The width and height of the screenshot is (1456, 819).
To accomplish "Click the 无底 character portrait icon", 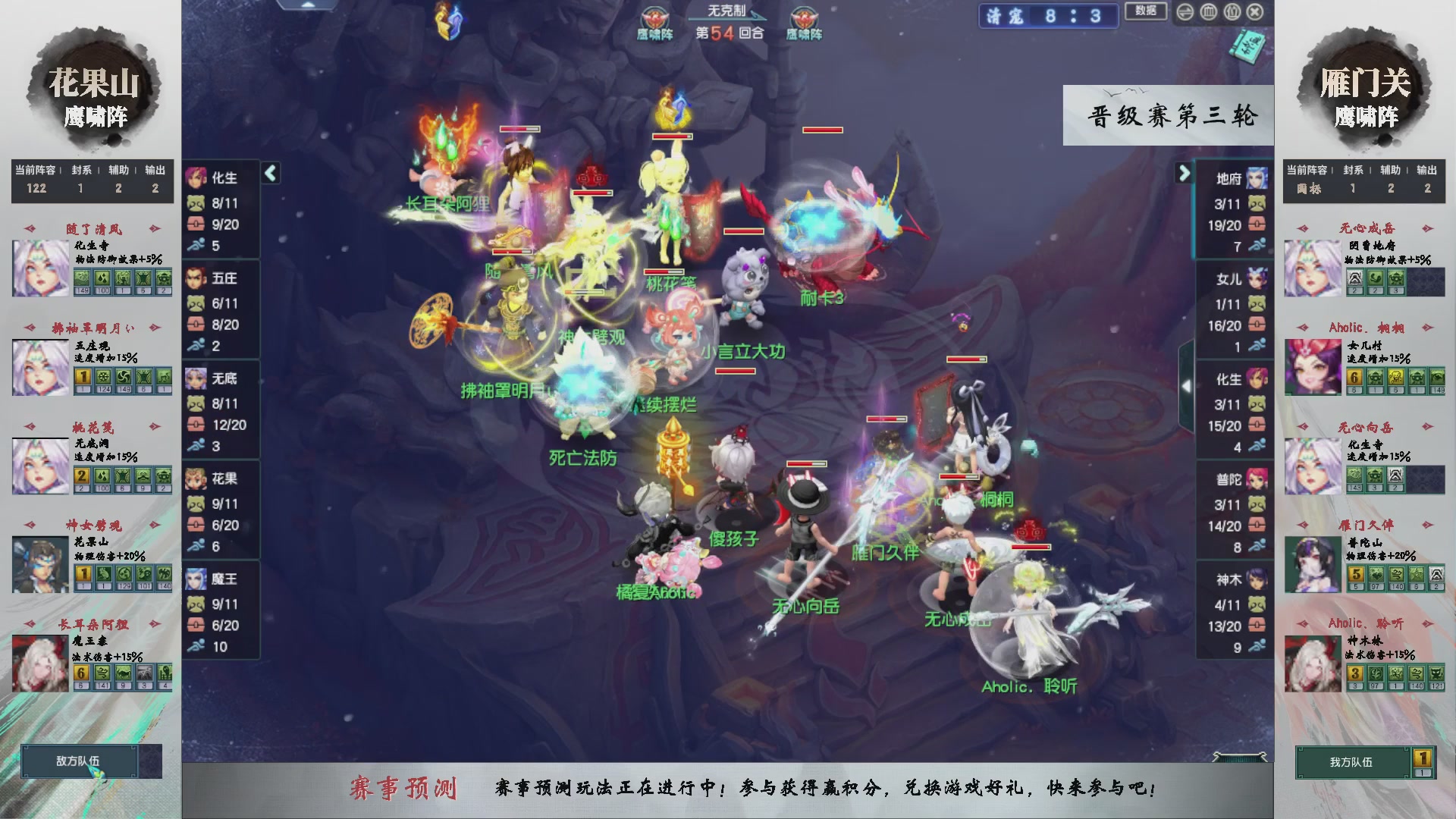I will coord(196,378).
